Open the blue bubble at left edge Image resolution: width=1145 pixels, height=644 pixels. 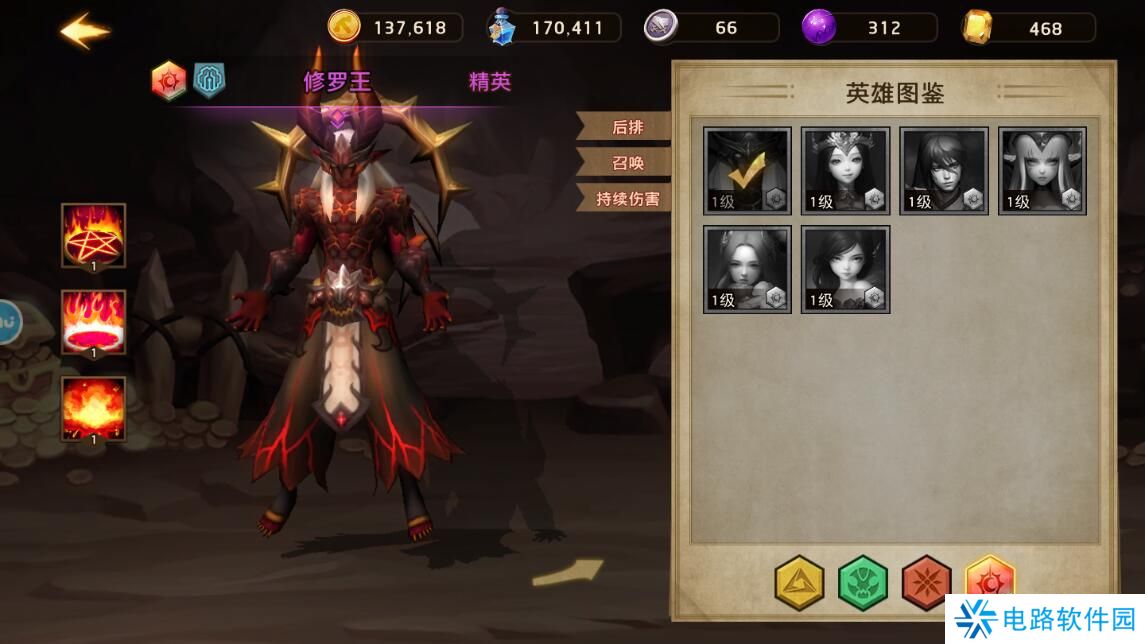pyautogui.click(x=9, y=322)
